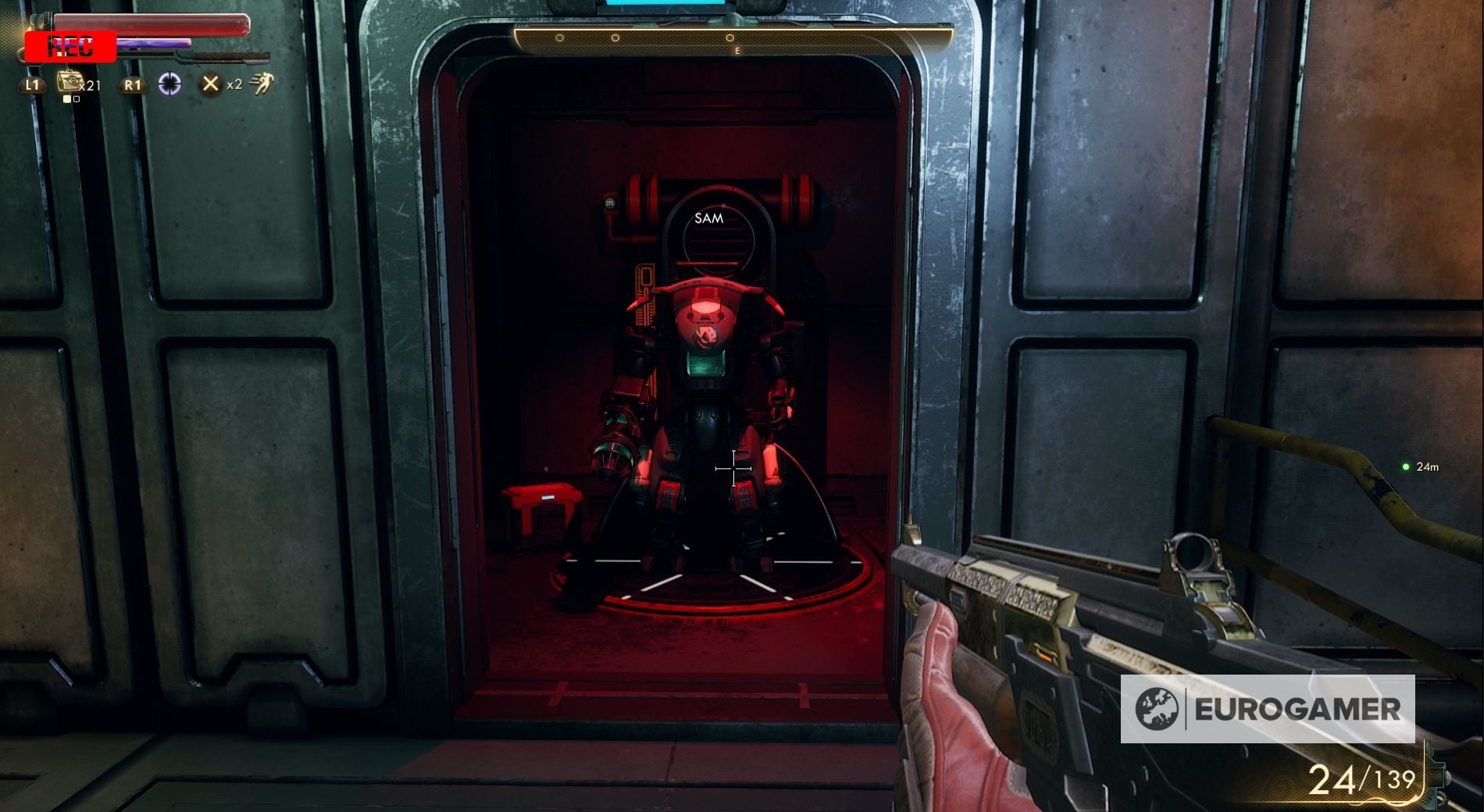Viewport: 1484px width, 812px height.
Task: Click the X dodge icon with x2 counter
Action: click(212, 84)
